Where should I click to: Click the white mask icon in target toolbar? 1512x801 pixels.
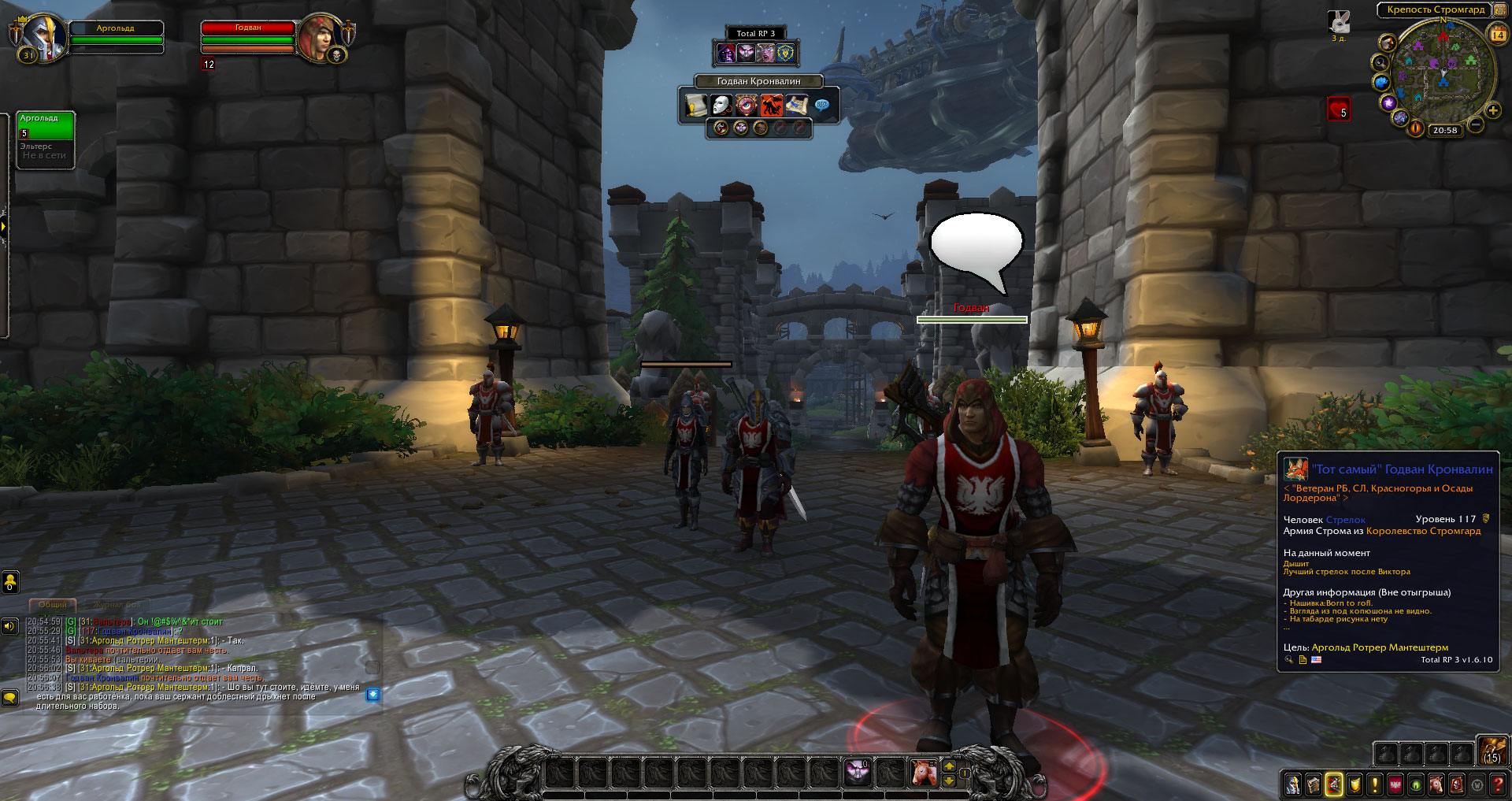coord(721,105)
